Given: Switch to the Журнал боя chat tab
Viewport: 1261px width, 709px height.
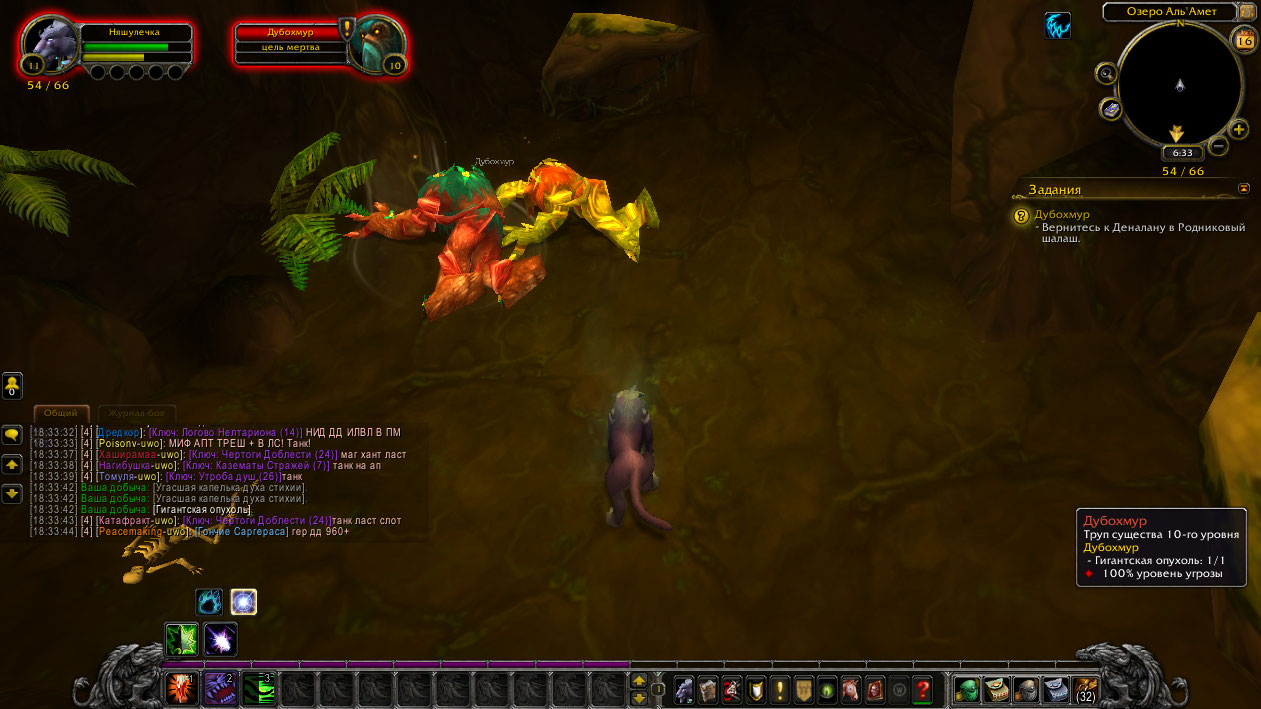Looking at the screenshot, I should (x=137, y=414).
